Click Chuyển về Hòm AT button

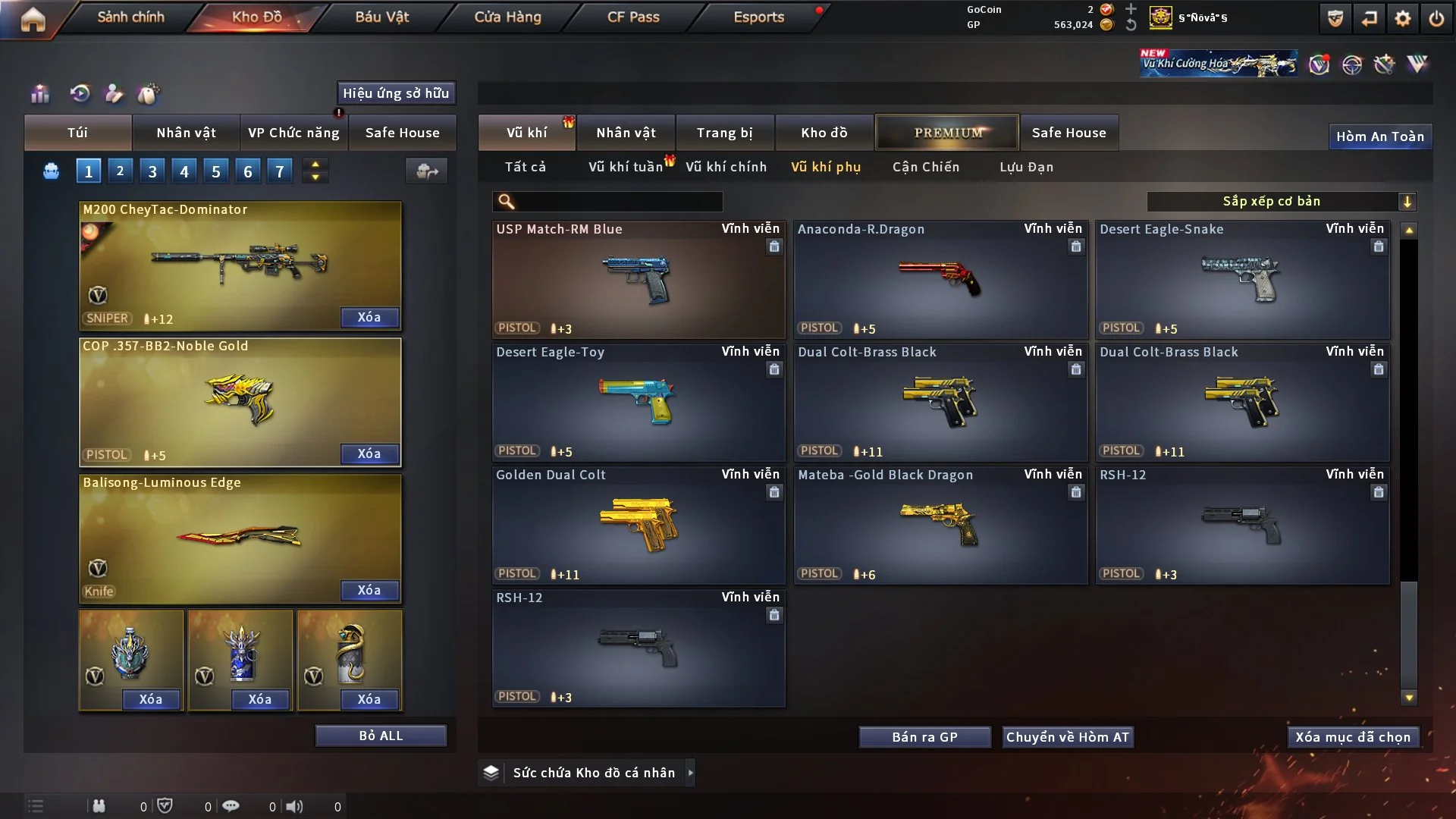(x=1067, y=737)
